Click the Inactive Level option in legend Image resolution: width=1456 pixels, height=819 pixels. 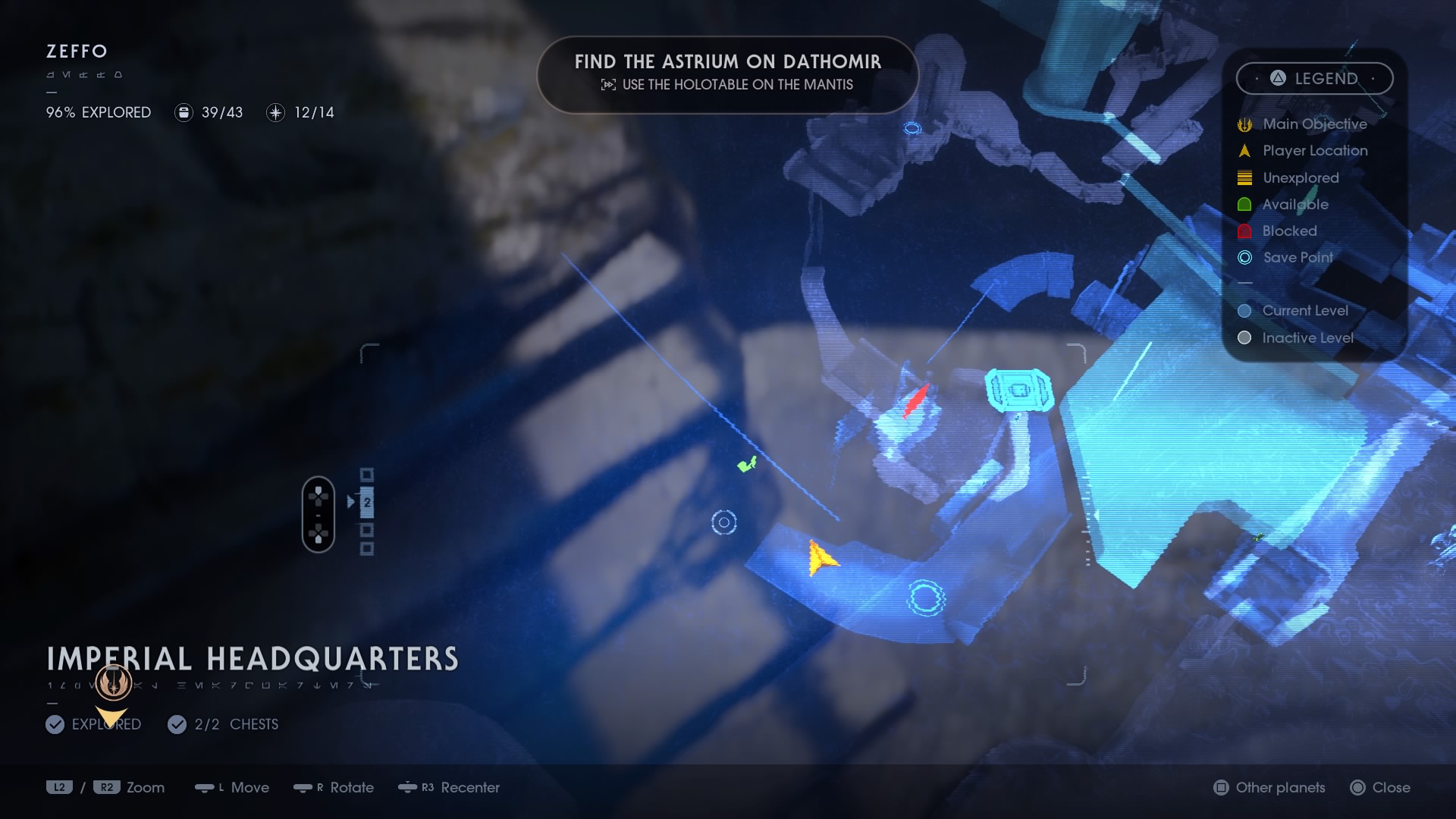(x=1244, y=338)
